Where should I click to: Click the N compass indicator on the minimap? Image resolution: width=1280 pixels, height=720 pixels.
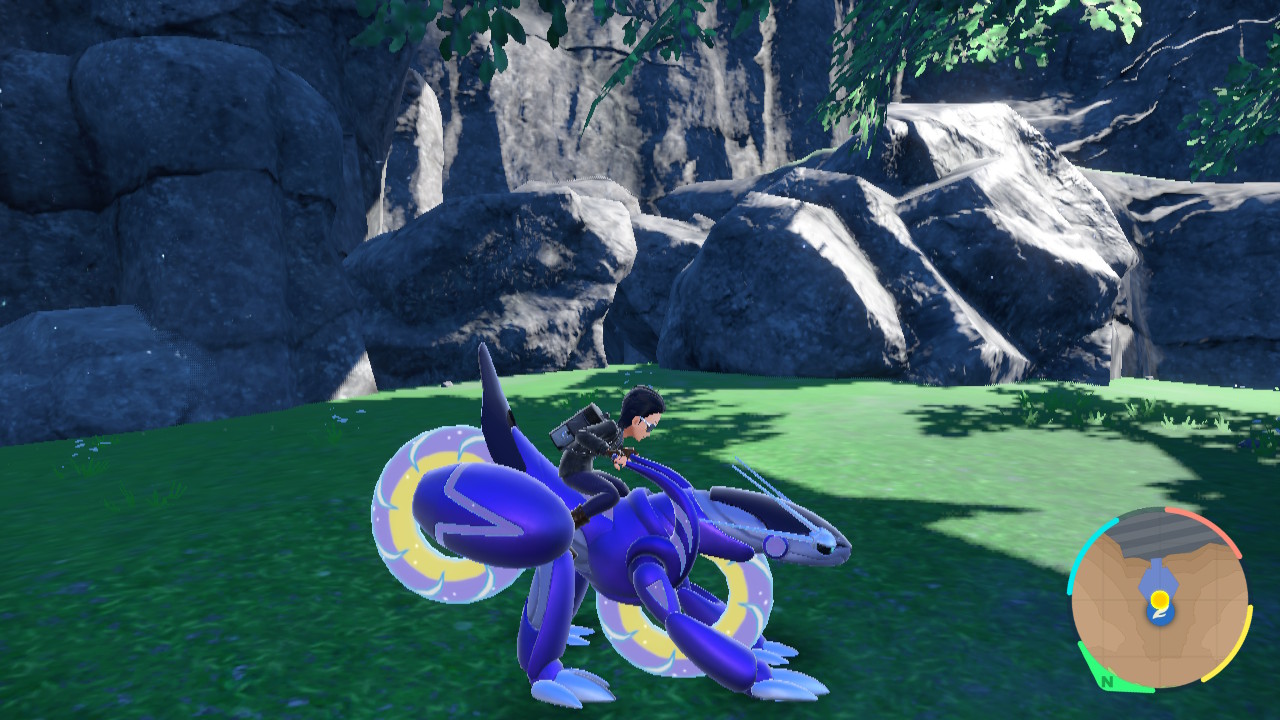pyautogui.click(x=1107, y=683)
